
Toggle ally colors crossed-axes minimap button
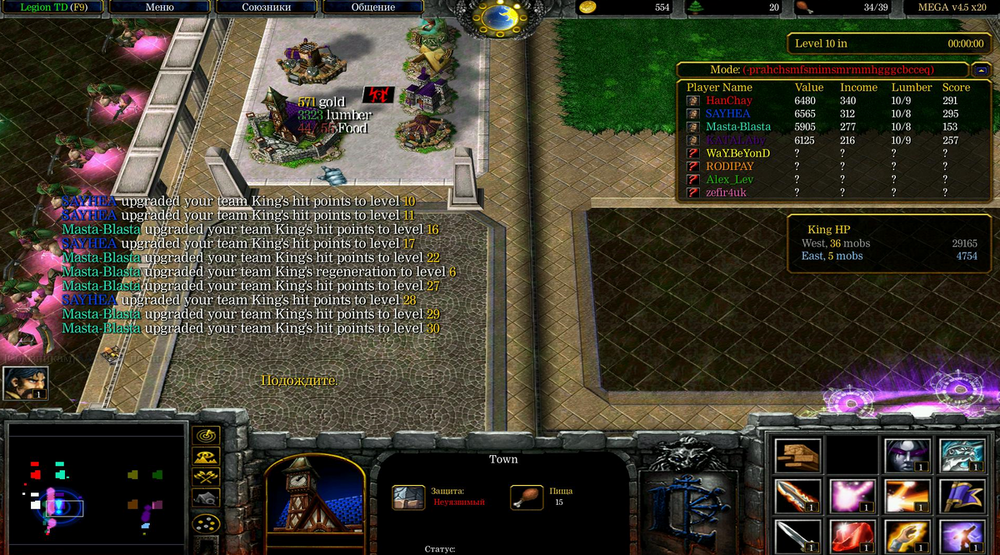[206, 476]
